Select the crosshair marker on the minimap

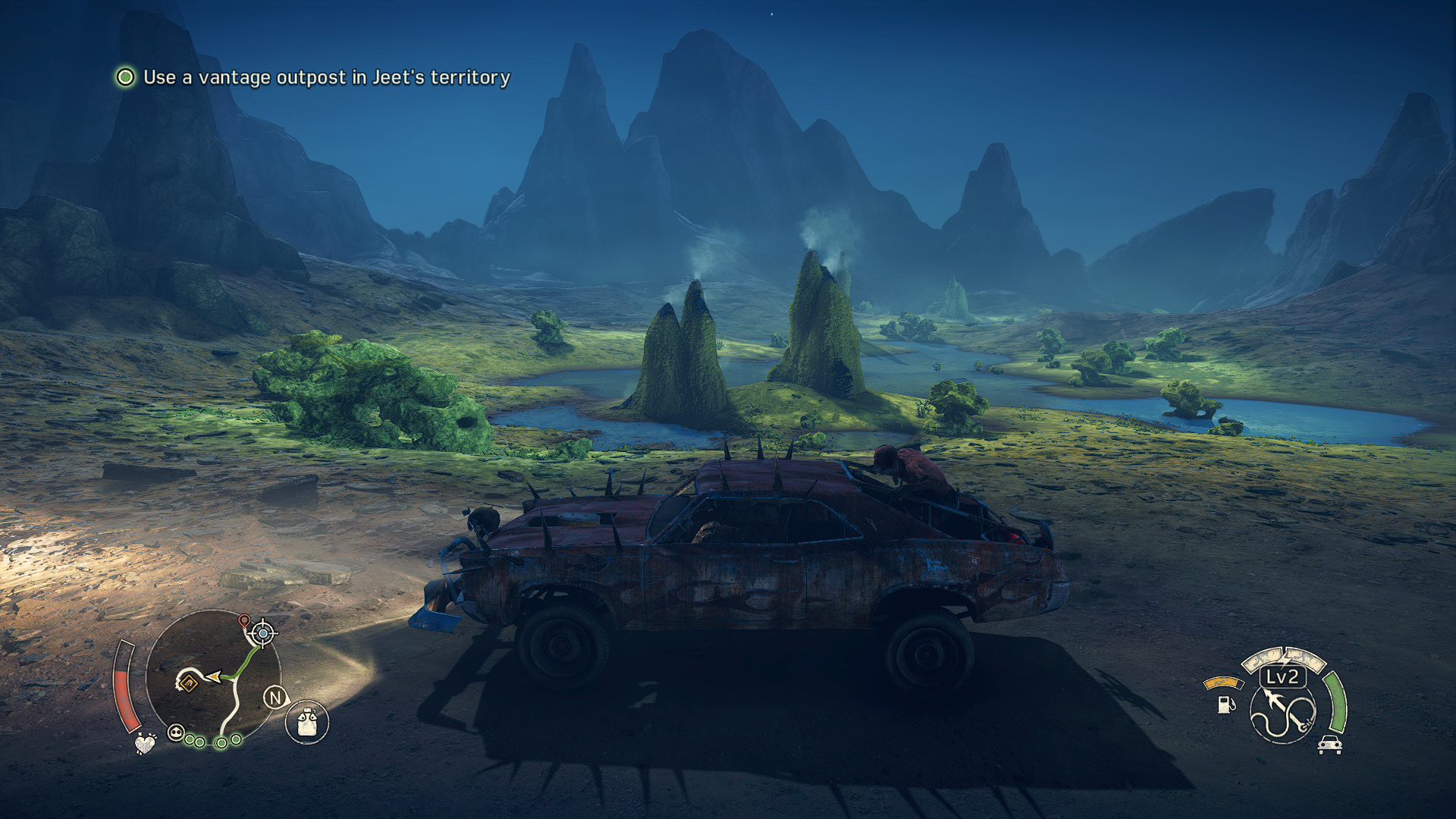[x=263, y=632]
